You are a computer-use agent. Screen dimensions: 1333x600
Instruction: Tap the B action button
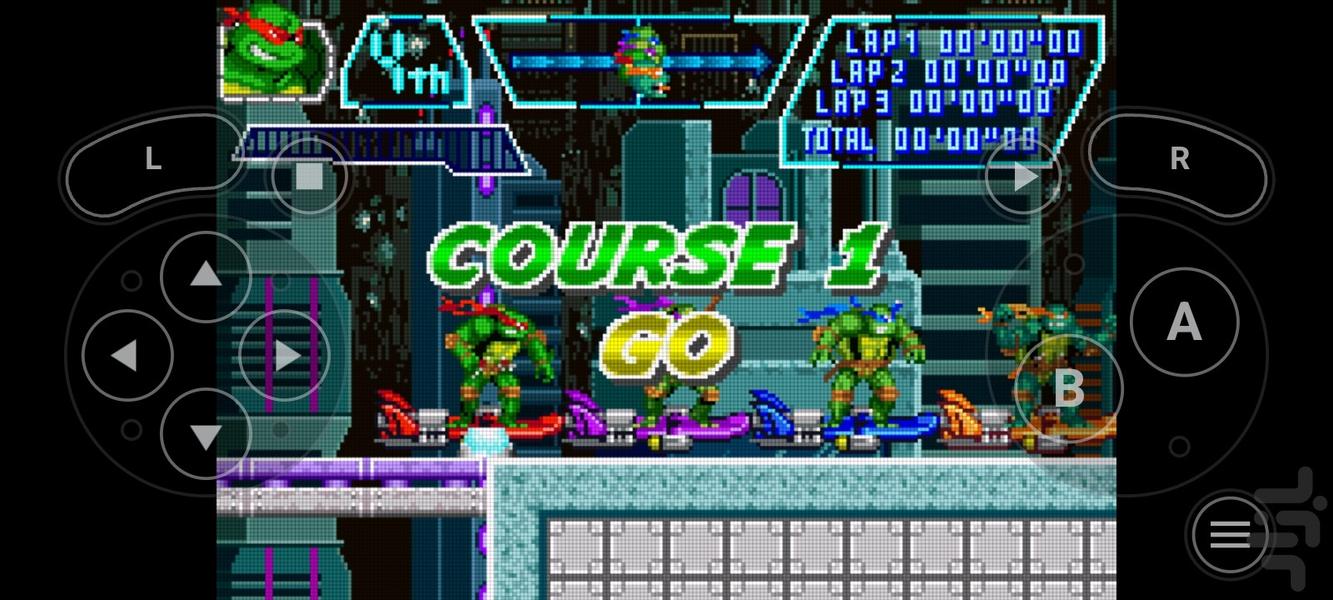coord(1069,388)
